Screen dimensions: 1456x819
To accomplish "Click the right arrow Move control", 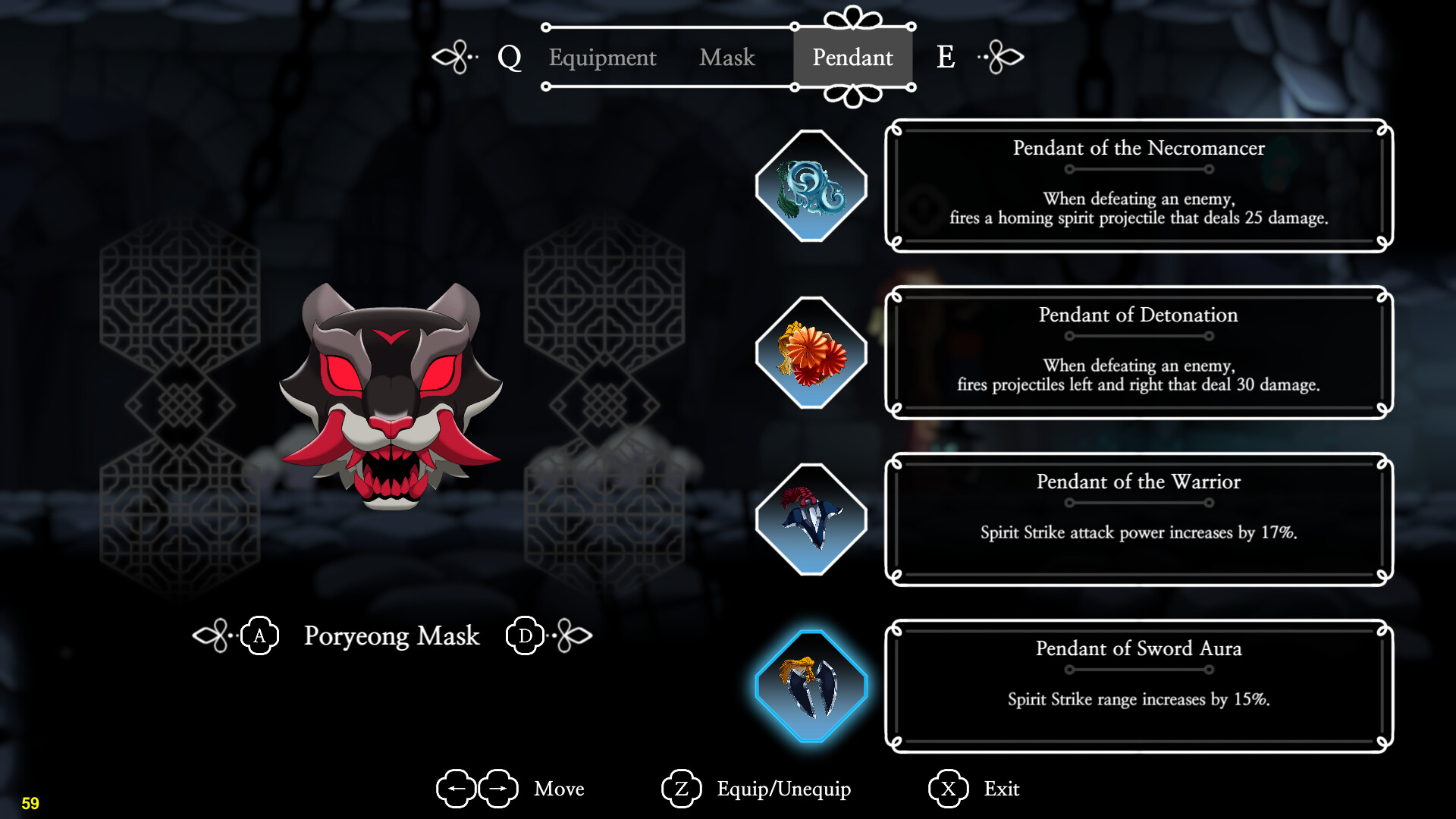I will [x=497, y=789].
